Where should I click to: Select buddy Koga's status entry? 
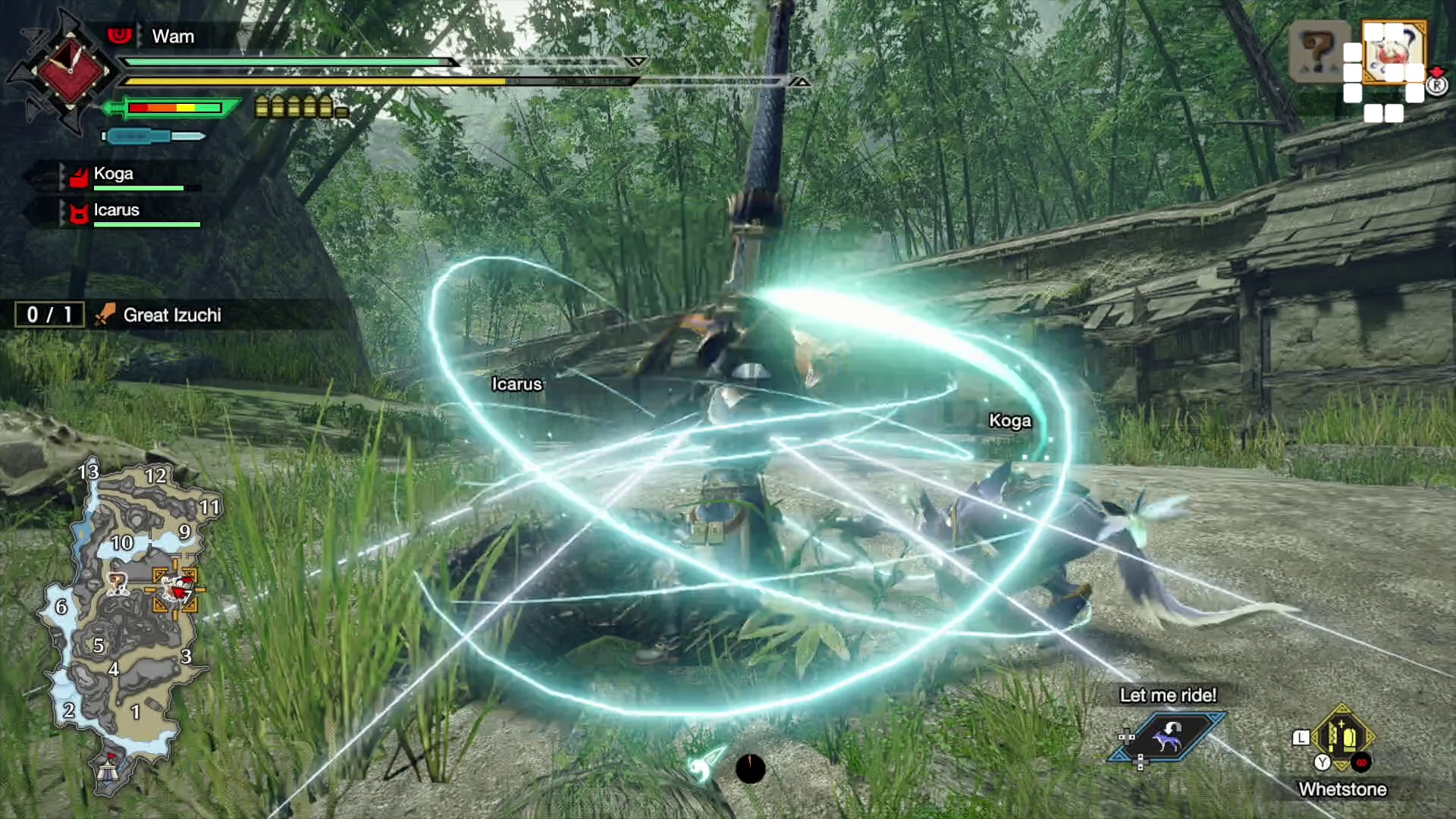tap(114, 174)
